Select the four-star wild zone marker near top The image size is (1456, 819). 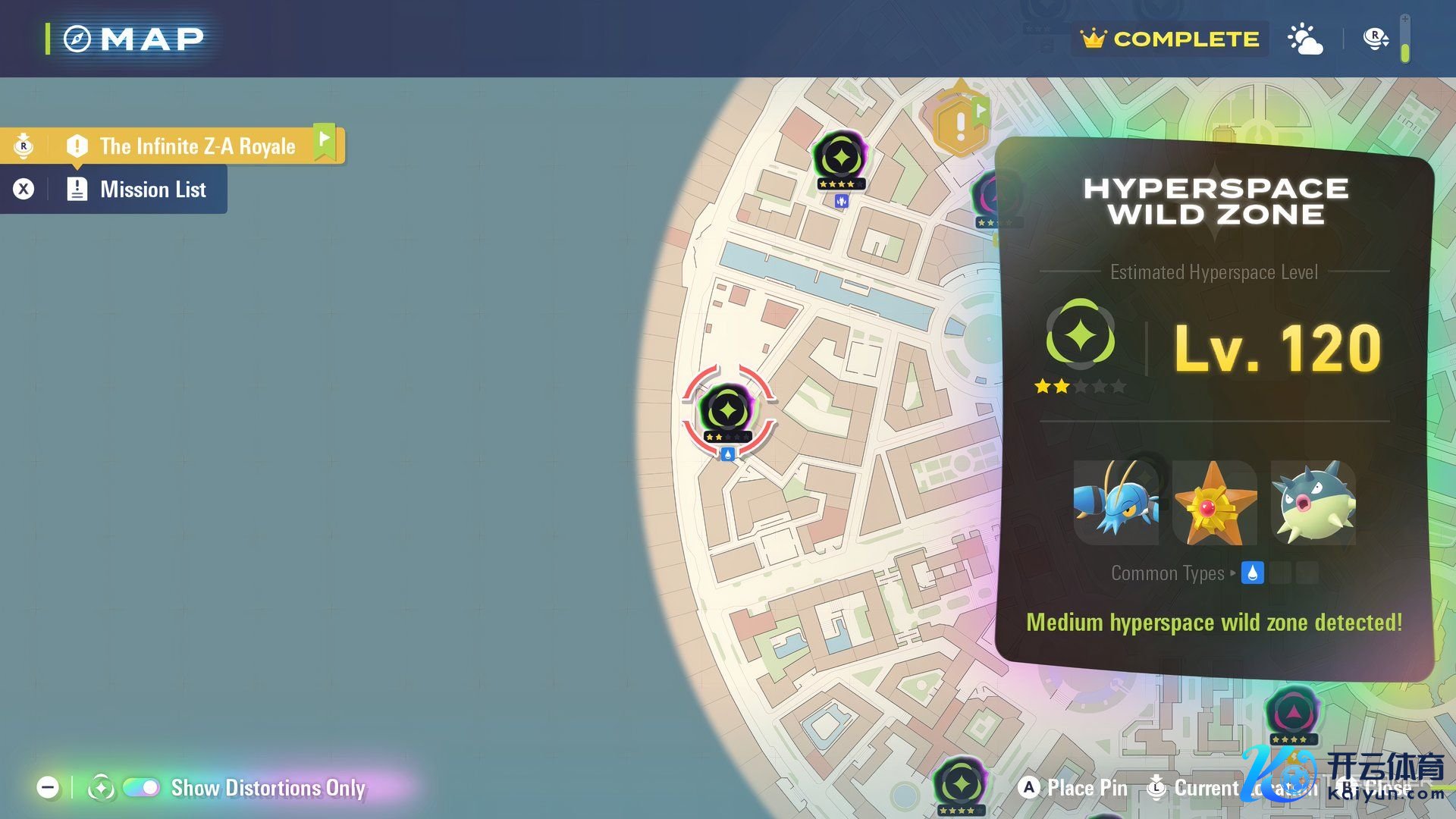pos(840,158)
